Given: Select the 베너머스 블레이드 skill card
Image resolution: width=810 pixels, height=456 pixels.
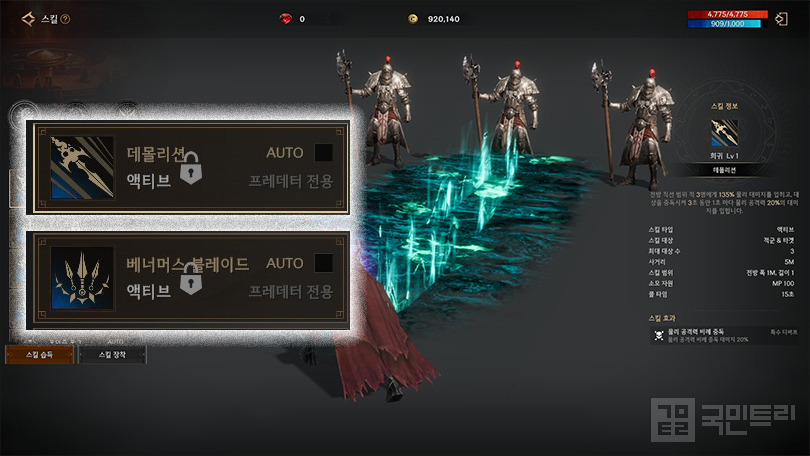Looking at the screenshot, I should pos(190,278).
